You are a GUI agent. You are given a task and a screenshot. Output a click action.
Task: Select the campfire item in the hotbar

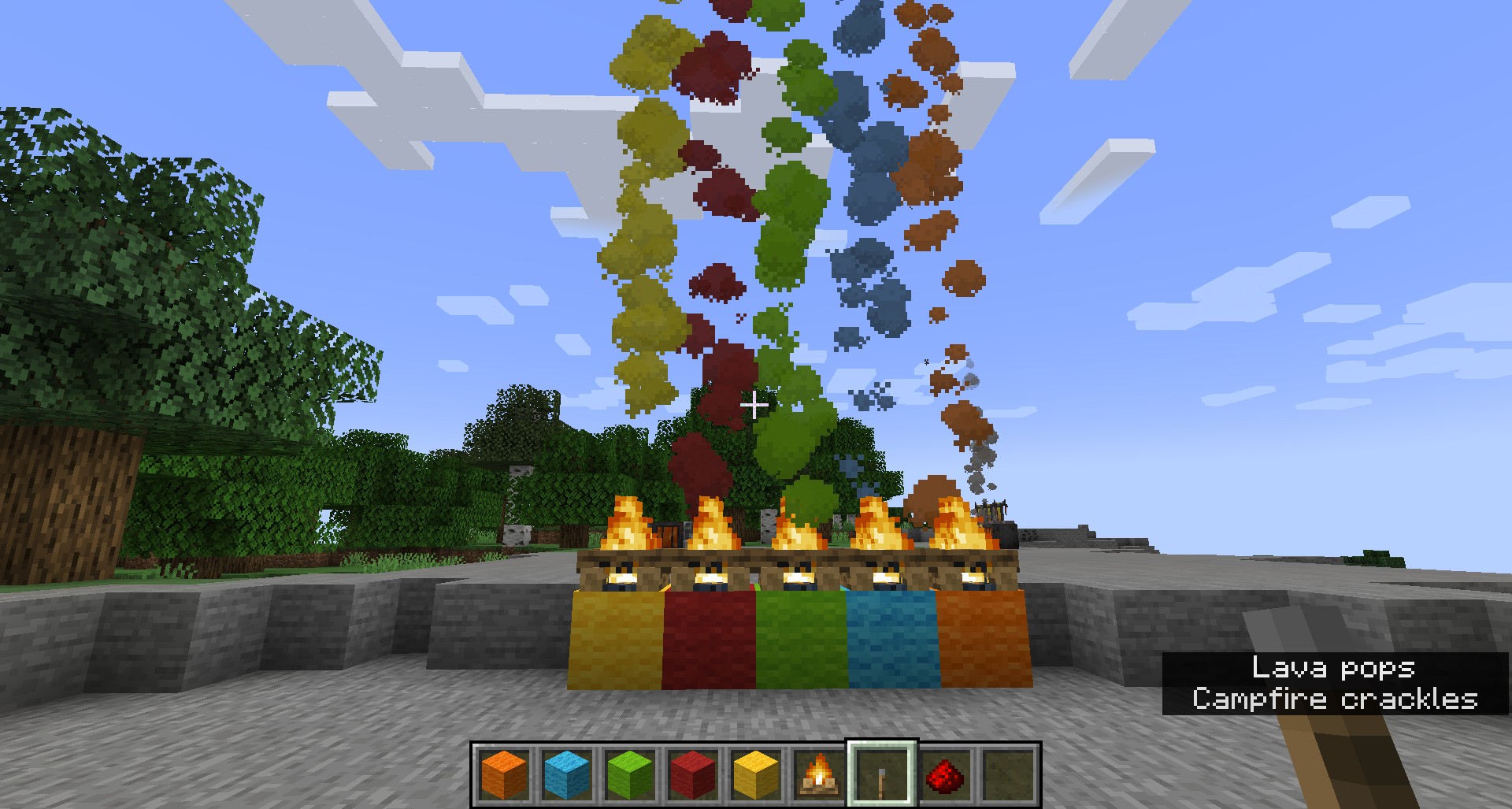(819, 774)
